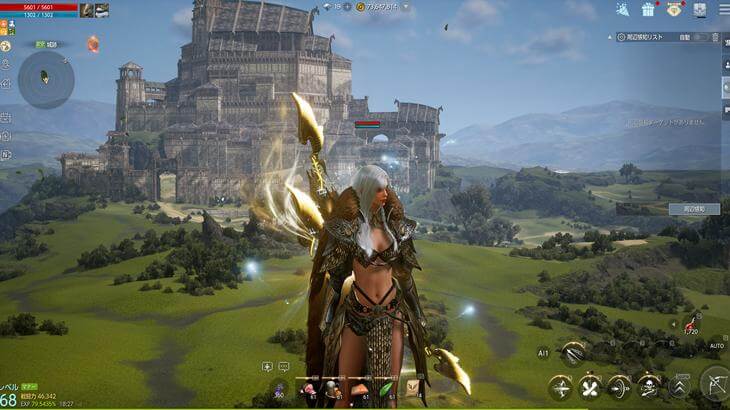Click the character portrait icon beside health bar
This screenshot has height=410, width=730.
point(87,10)
